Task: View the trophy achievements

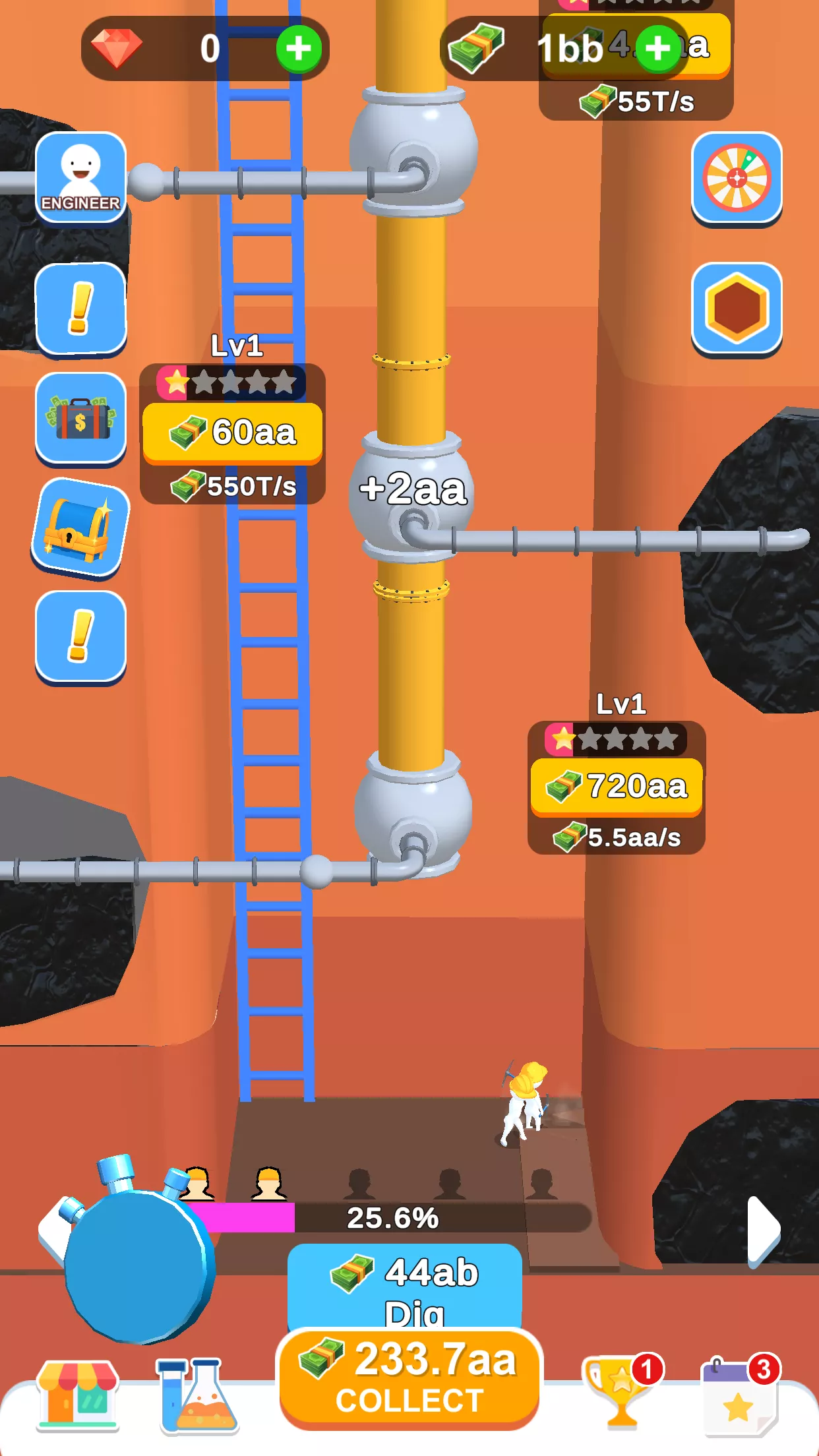Action: [620, 1391]
